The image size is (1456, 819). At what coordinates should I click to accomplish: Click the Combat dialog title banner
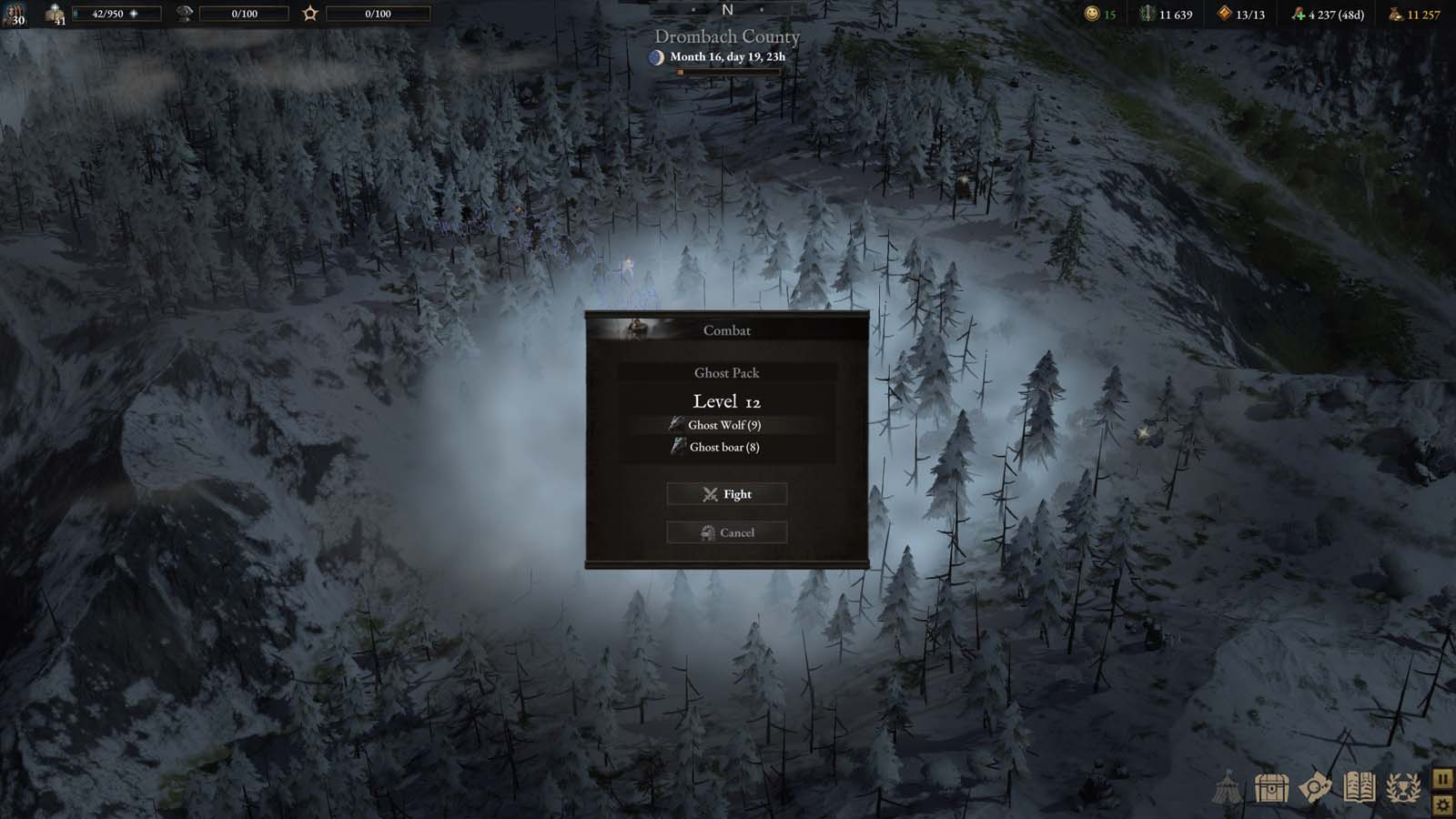click(x=725, y=330)
